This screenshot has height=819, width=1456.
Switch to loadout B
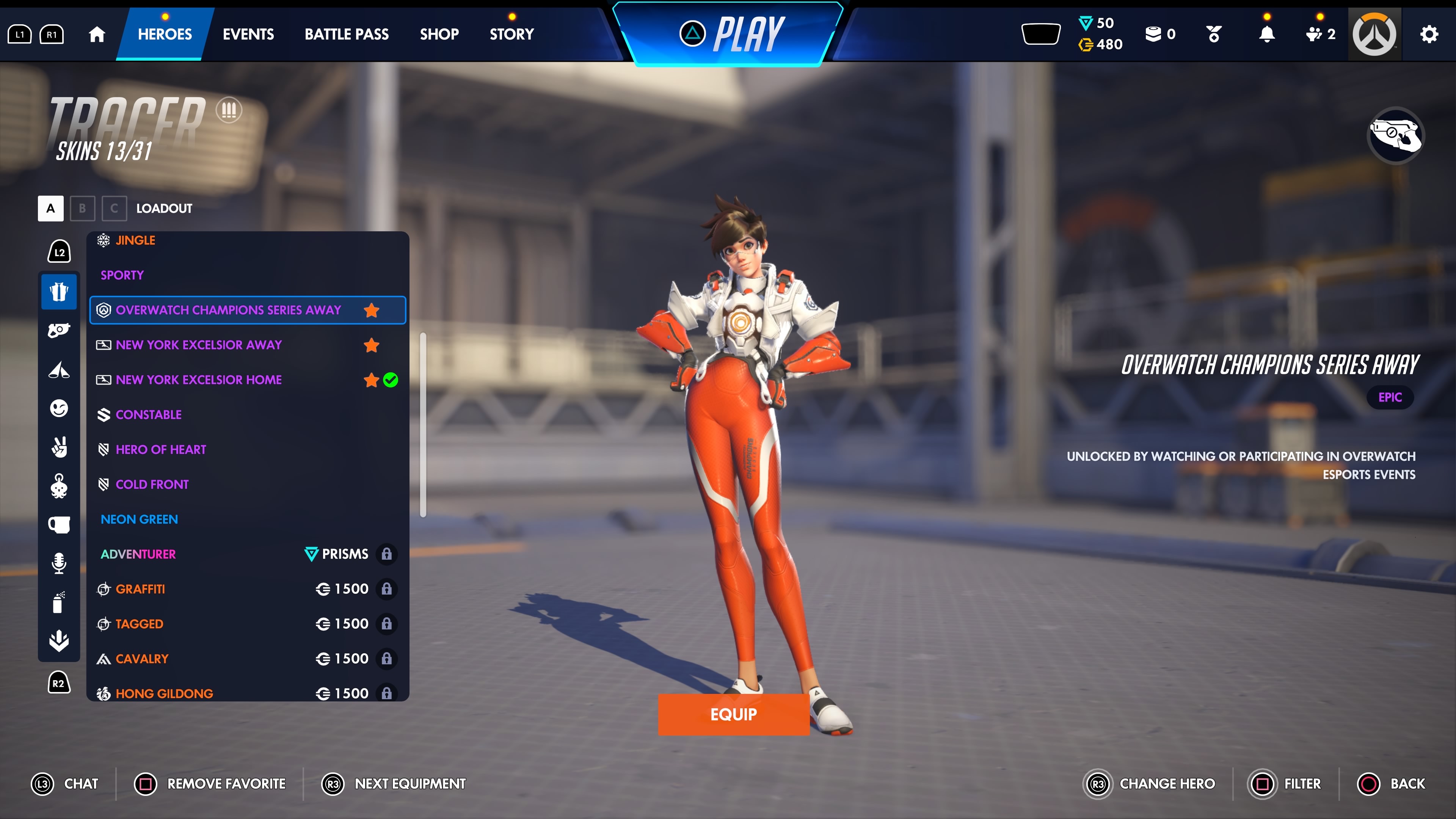click(x=83, y=209)
